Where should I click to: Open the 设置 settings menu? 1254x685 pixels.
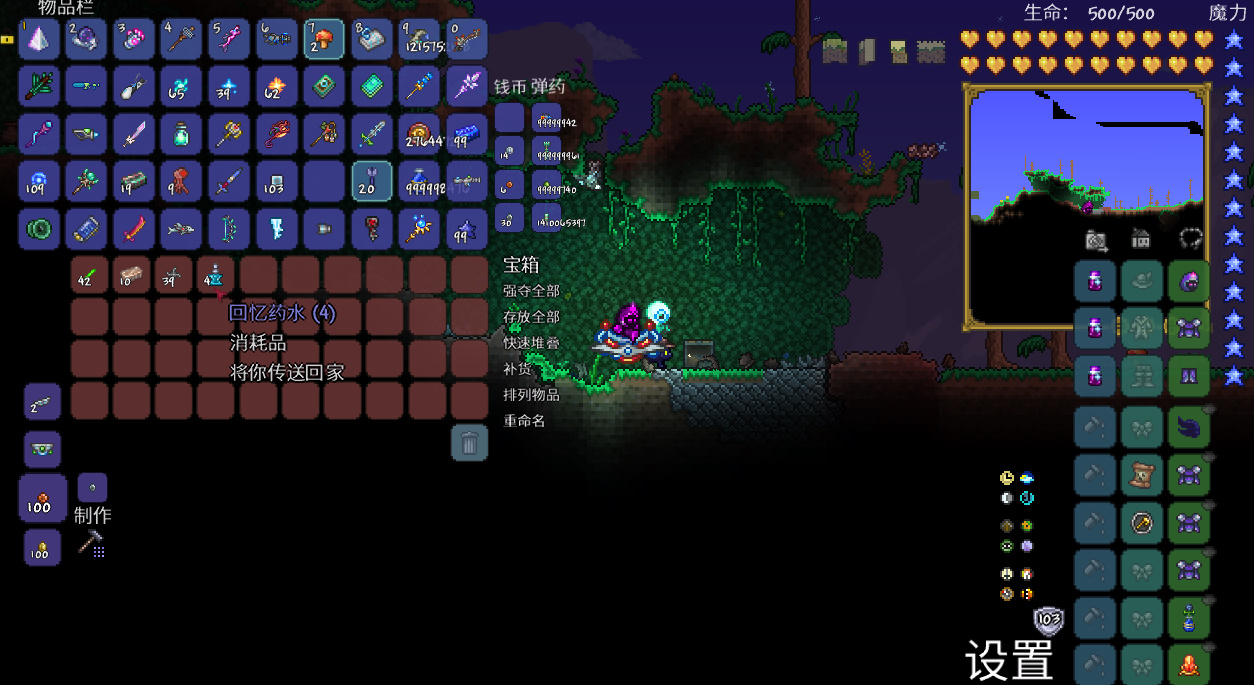tap(1009, 660)
